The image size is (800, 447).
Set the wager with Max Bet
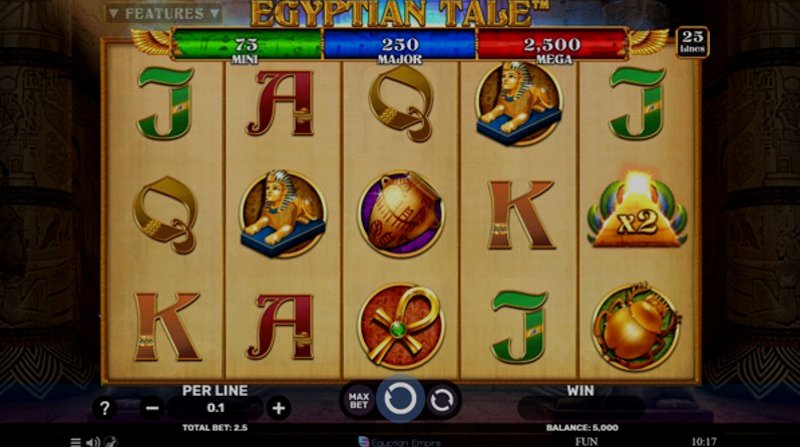pyautogui.click(x=359, y=400)
